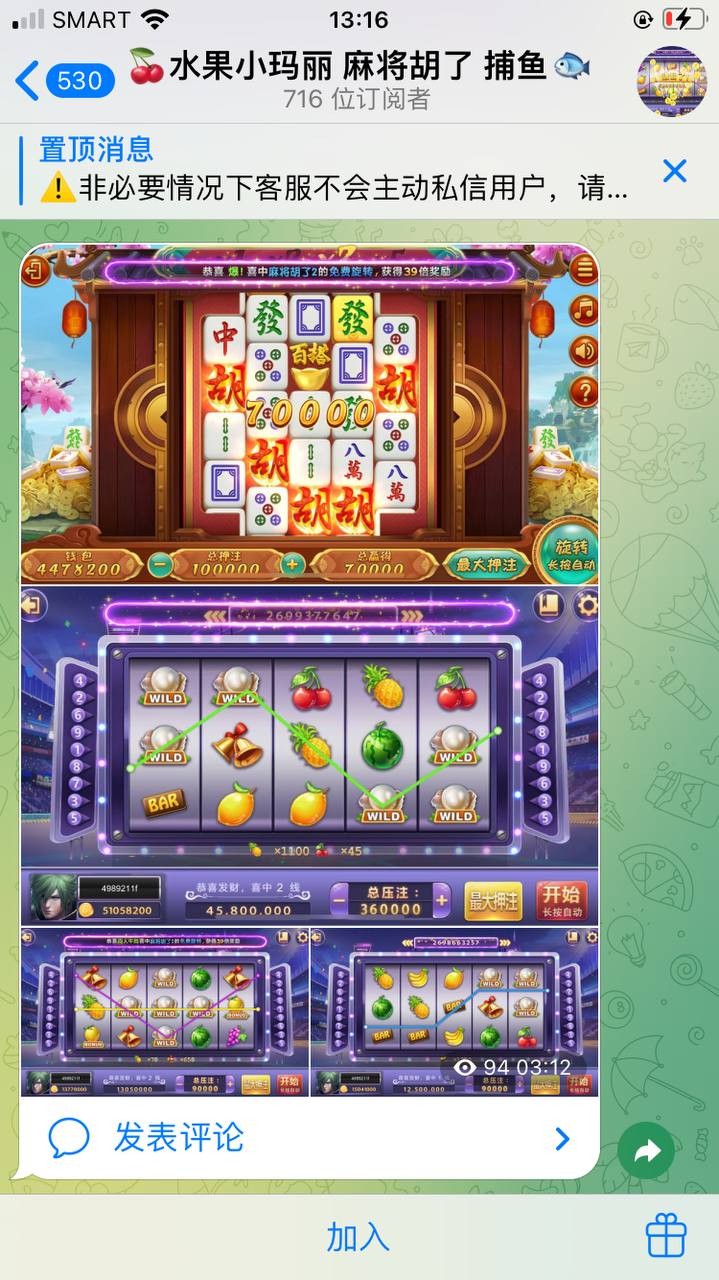
Task: Exit the fruit slot game
Action: pos(34,606)
